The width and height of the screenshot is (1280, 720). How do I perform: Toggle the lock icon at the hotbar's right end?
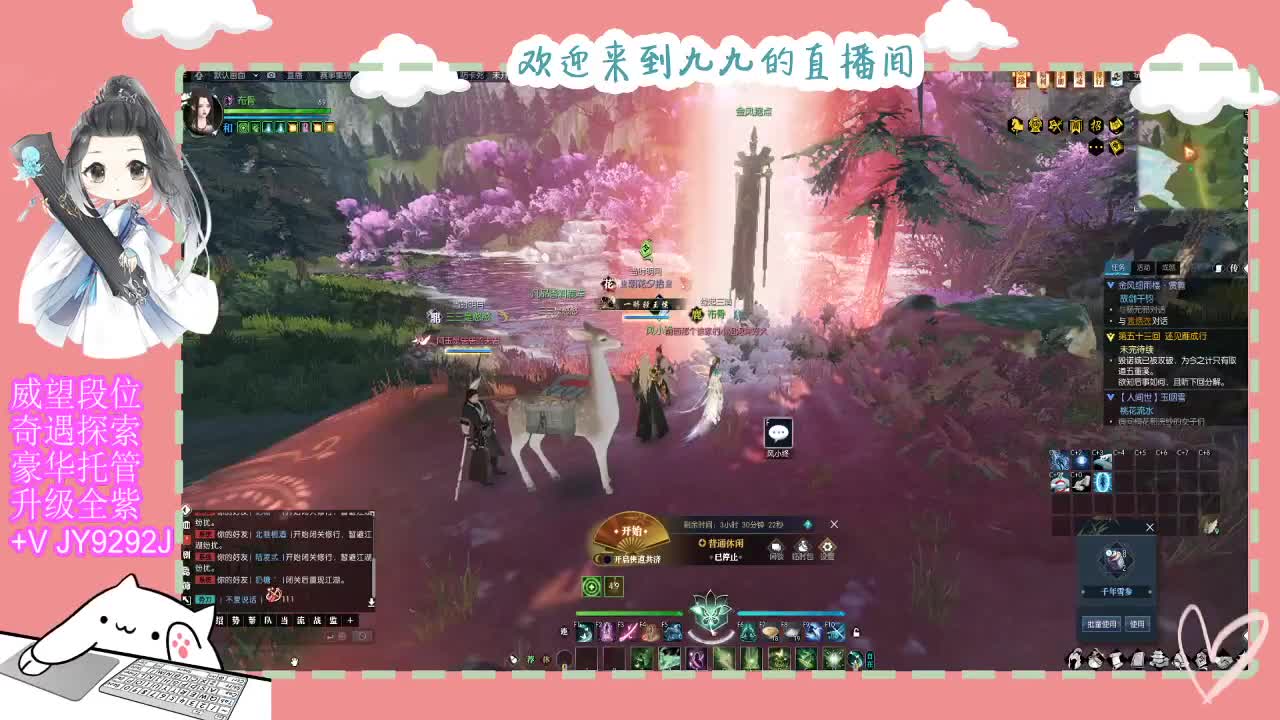(856, 632)
